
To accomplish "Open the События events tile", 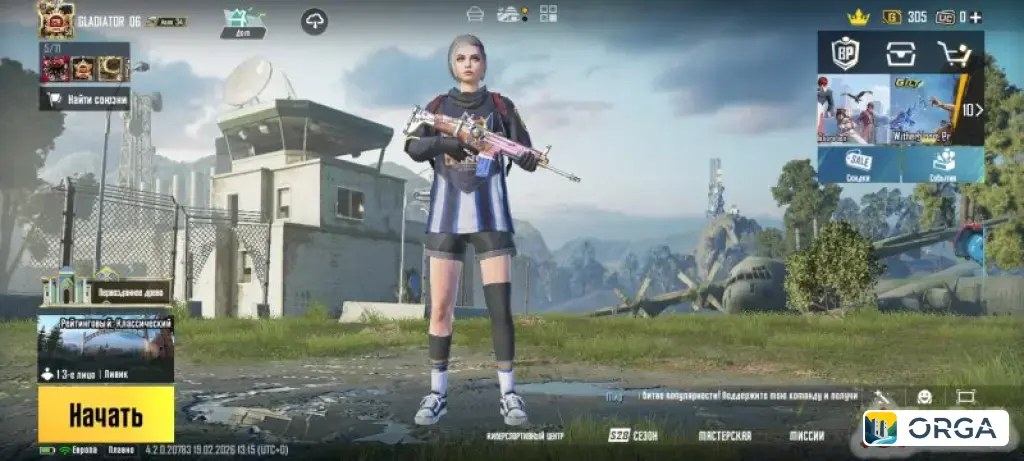I will (x=943, y=164).
